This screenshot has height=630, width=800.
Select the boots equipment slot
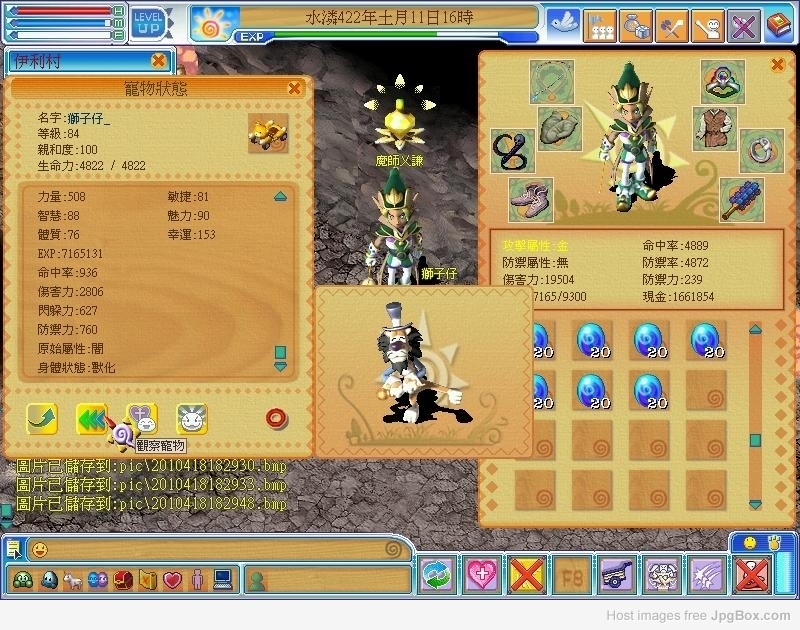coord(530,199)
